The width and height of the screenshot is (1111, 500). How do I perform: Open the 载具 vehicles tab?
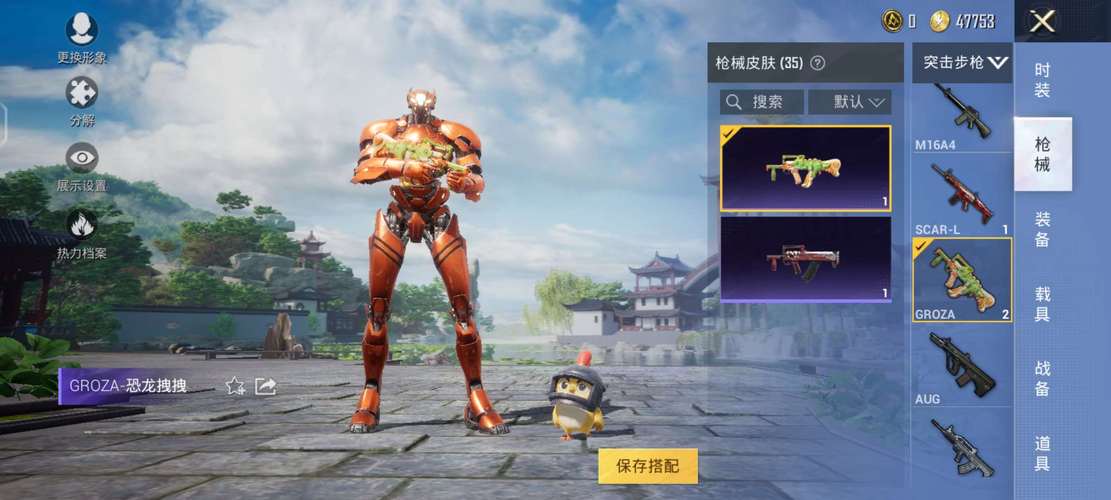pyautogui.click(x=1042, y=303)
